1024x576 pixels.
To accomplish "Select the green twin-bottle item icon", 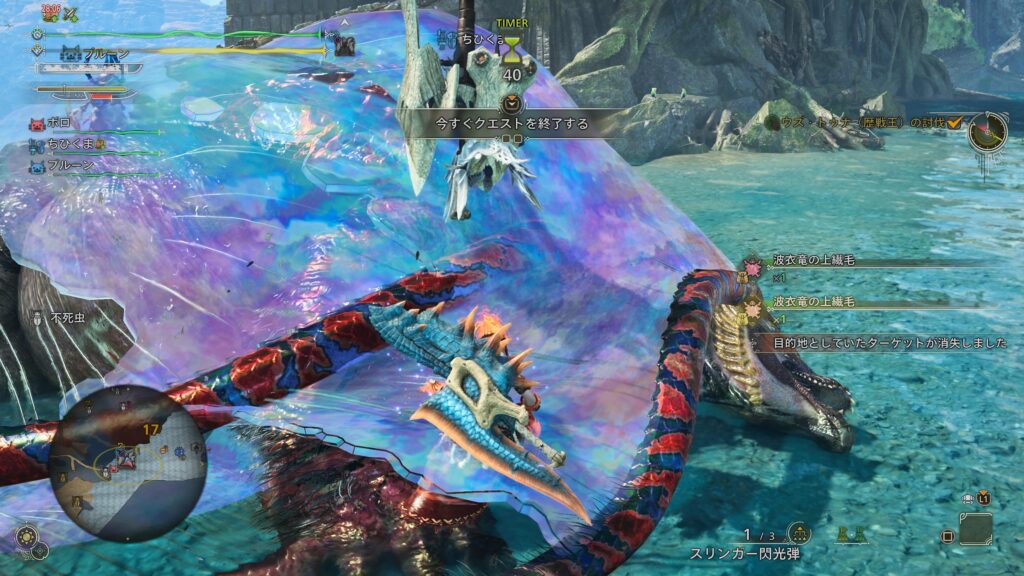I will tap(851, 534).
